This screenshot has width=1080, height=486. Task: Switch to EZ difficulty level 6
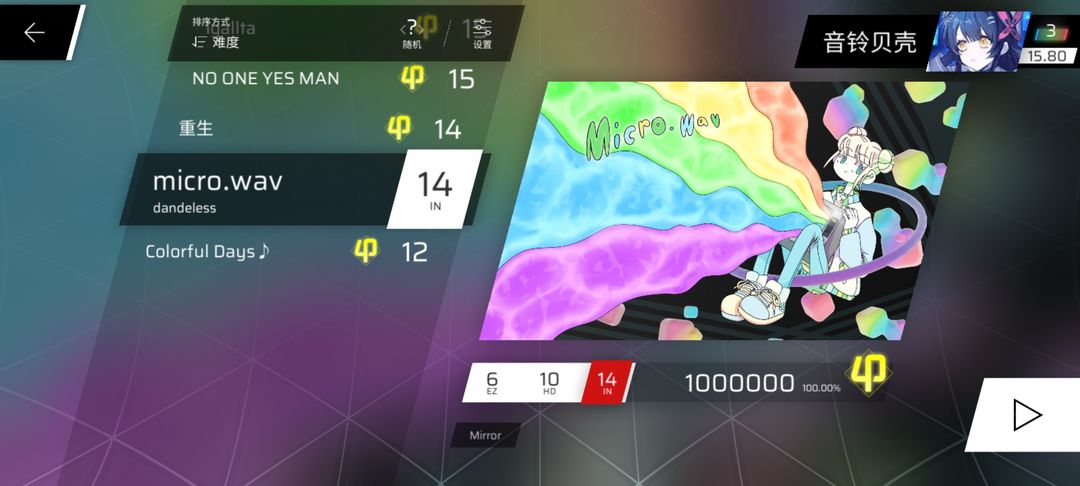click(x=492, y=382)
